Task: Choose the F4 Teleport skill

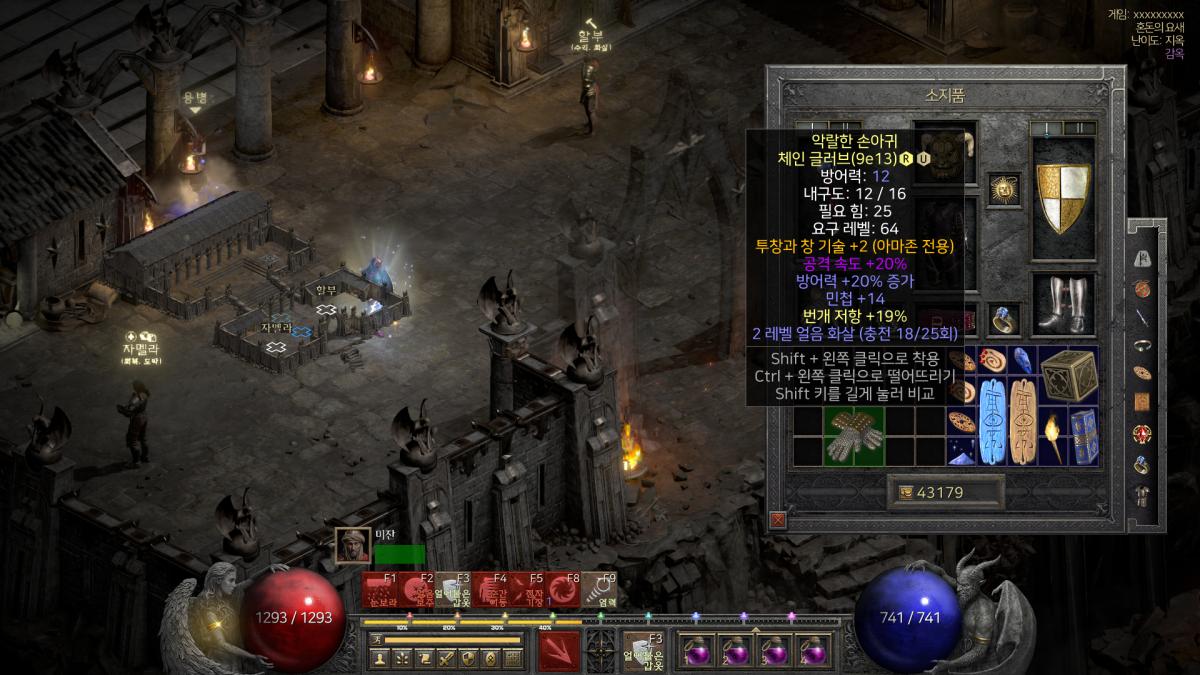Action: pyautogui.click(x=491, y=591)
